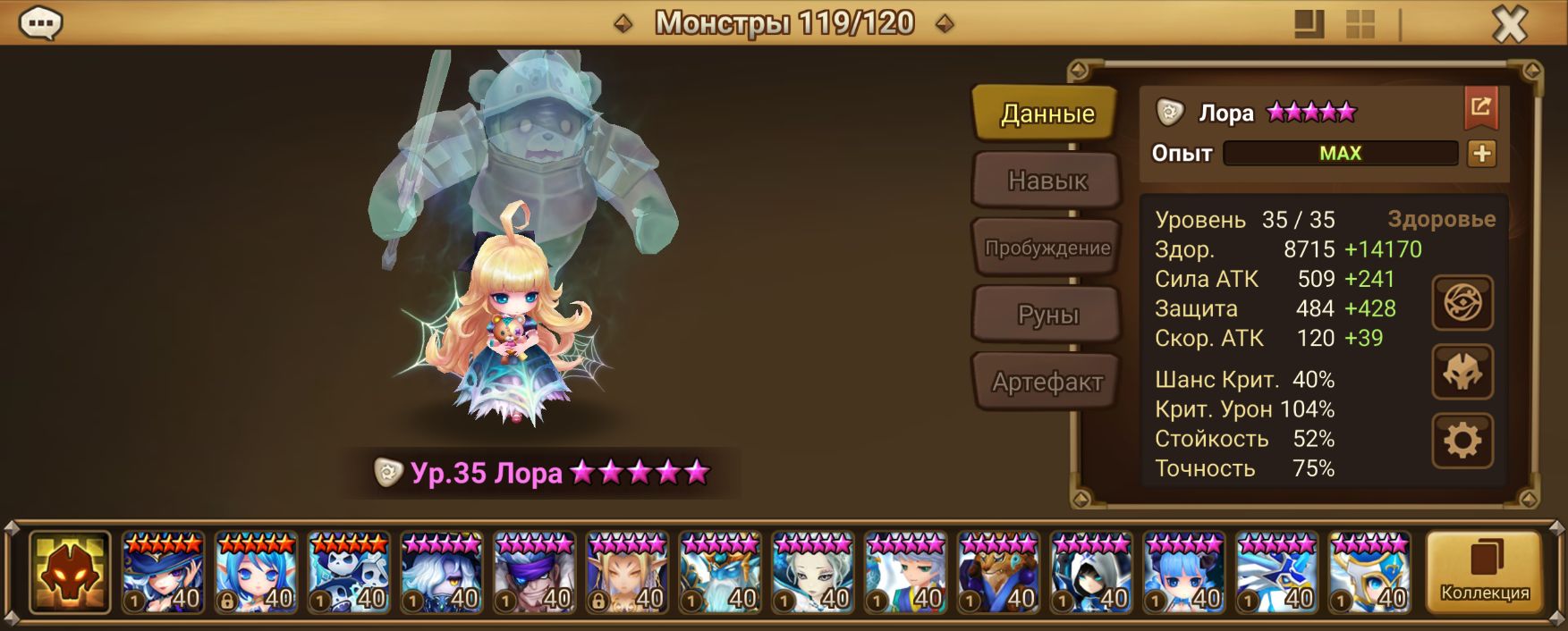Share Лора using the red arrow icon
The image size is (1568, 631).
tap(1480, 108)
